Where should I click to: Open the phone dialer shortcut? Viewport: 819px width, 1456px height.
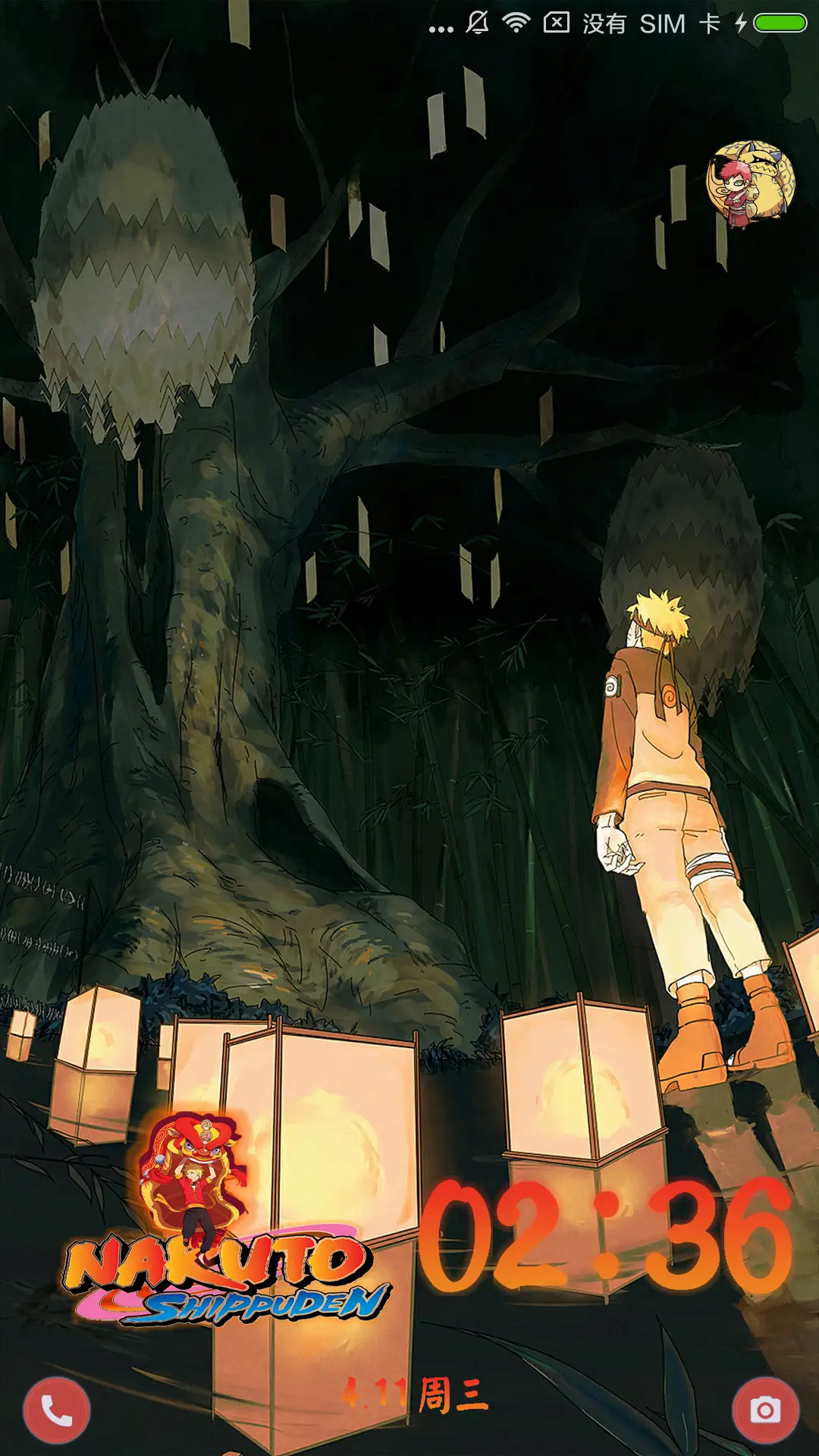(x=57, y=1410)
